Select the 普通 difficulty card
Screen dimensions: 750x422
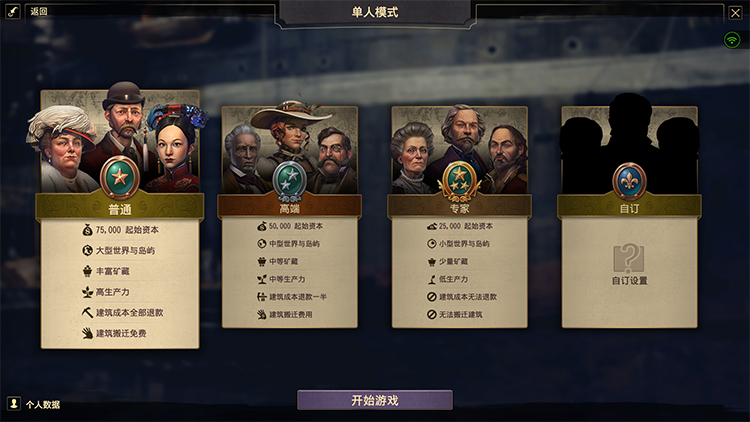[120, 208]
